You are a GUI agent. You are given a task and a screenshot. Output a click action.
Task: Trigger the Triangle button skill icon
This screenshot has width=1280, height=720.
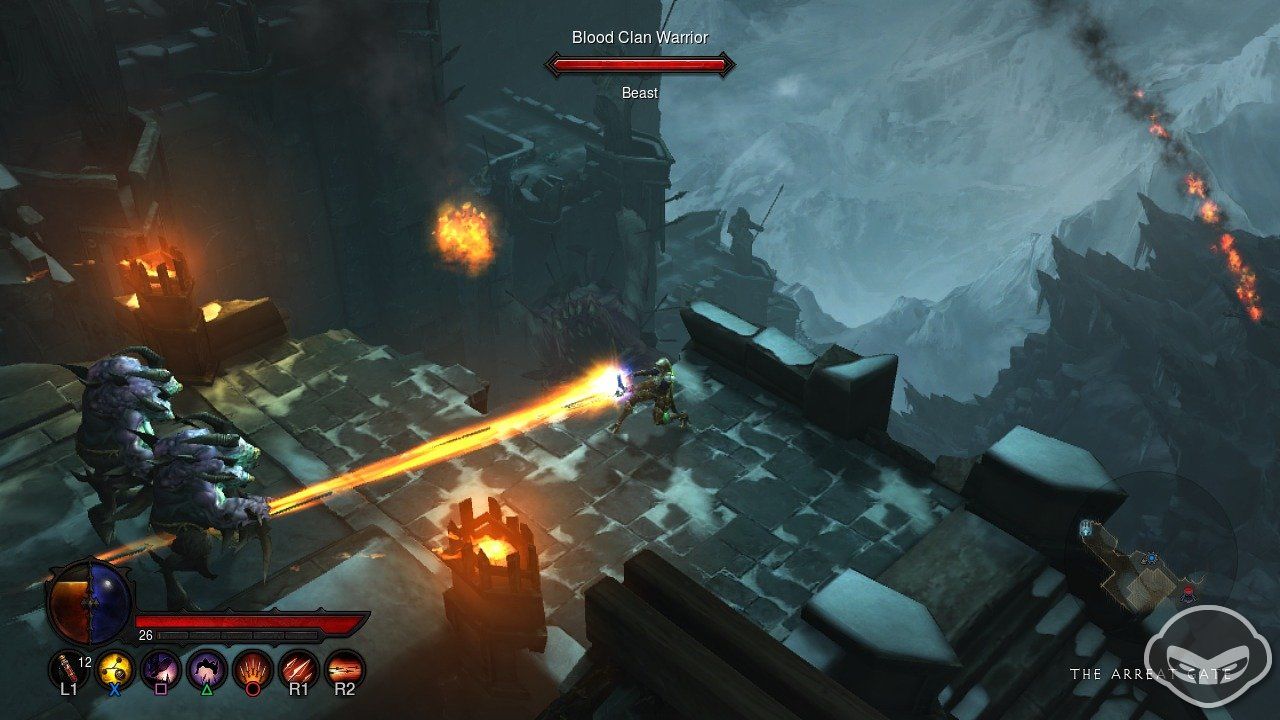(x=206, y=667)
